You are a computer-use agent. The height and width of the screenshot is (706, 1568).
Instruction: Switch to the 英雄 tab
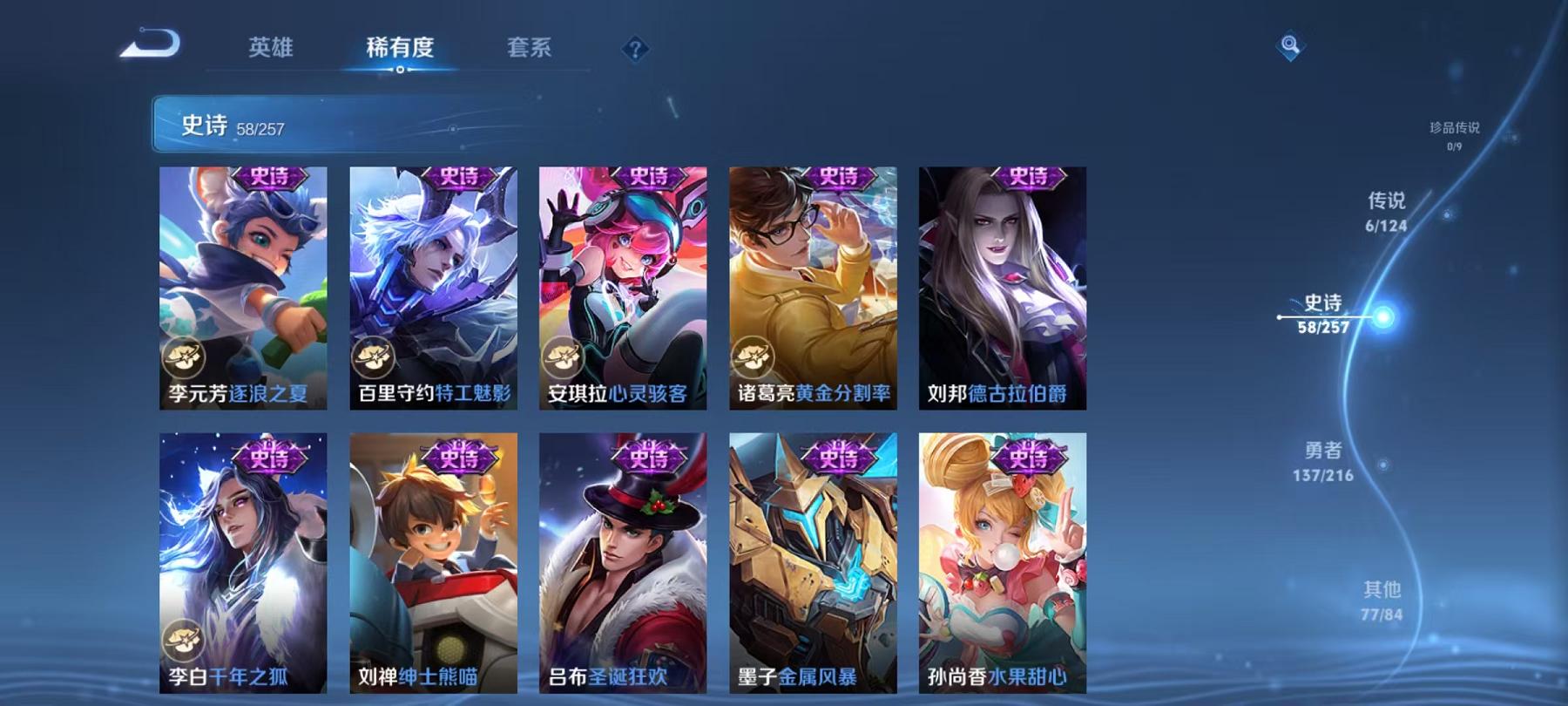click(x=270, y=50)
